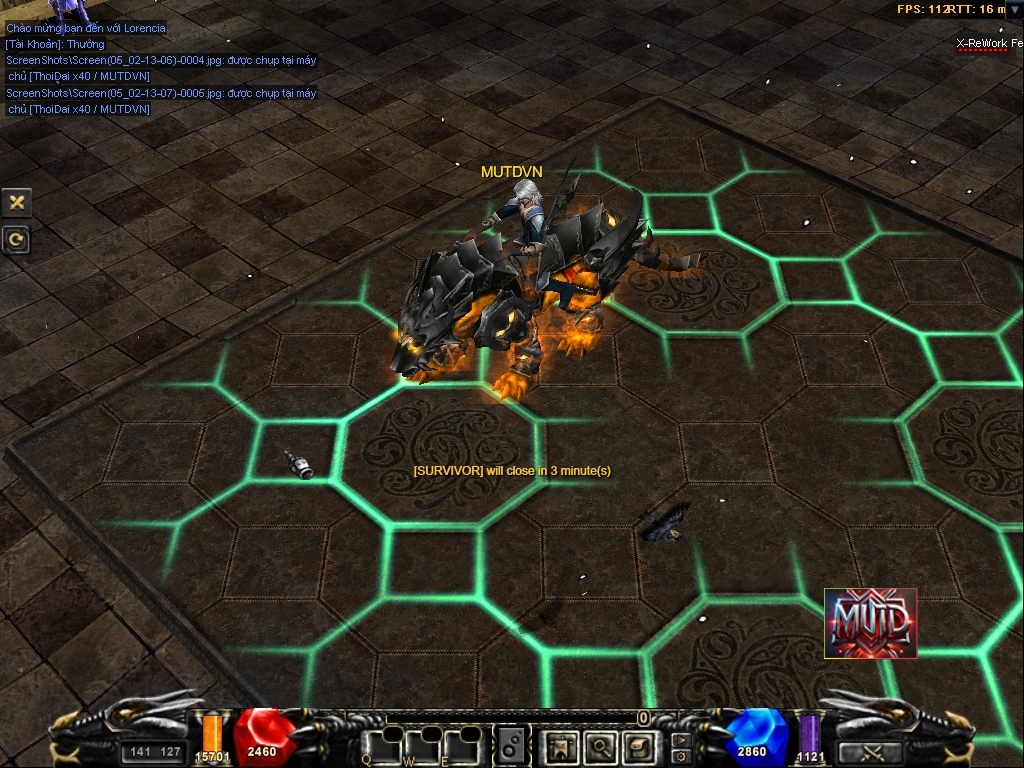
Task: Select the W hotkey item slot
Action: [422, 745]
